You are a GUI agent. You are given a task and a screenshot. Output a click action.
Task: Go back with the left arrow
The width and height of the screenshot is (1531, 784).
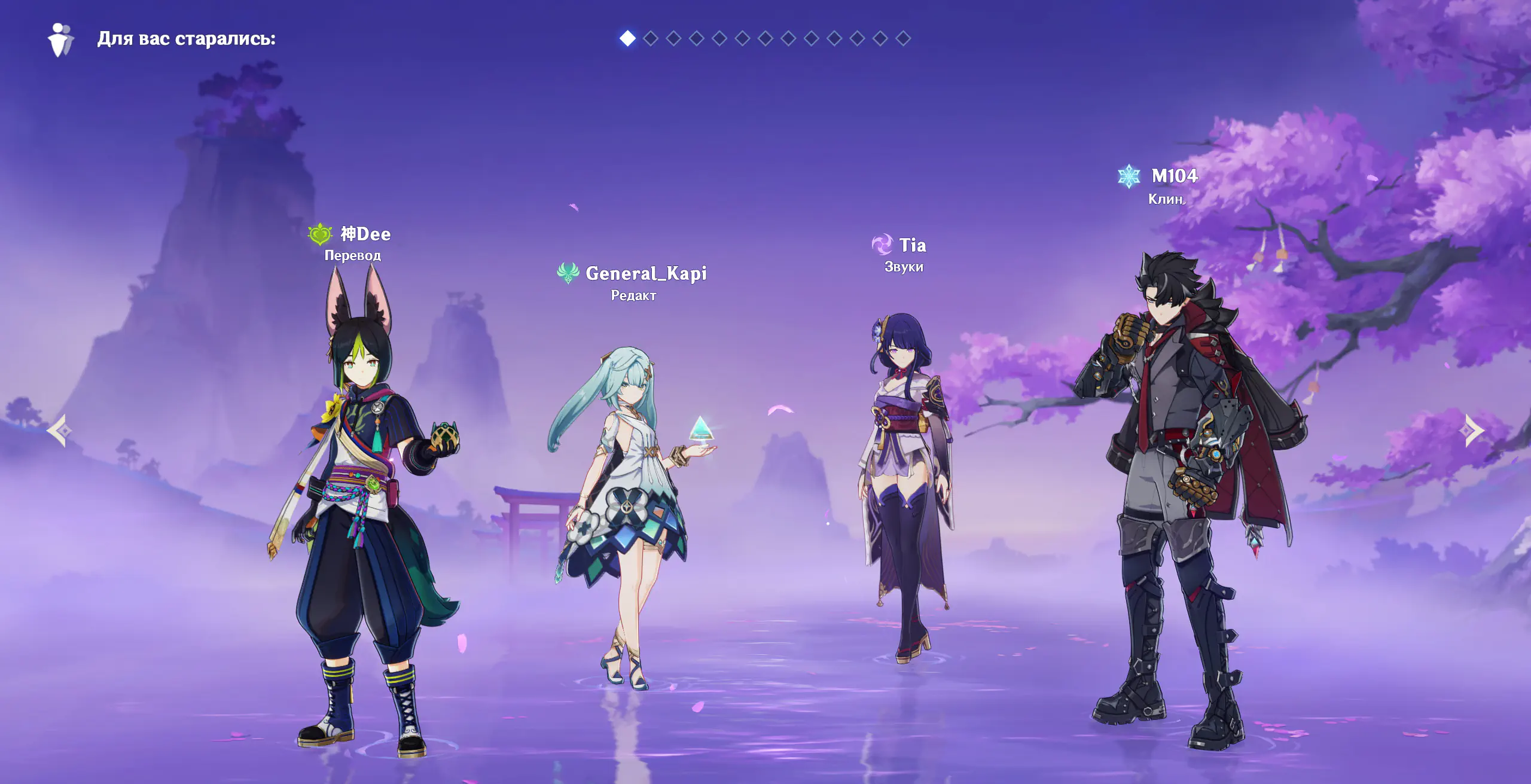click(x=59, y=431)
